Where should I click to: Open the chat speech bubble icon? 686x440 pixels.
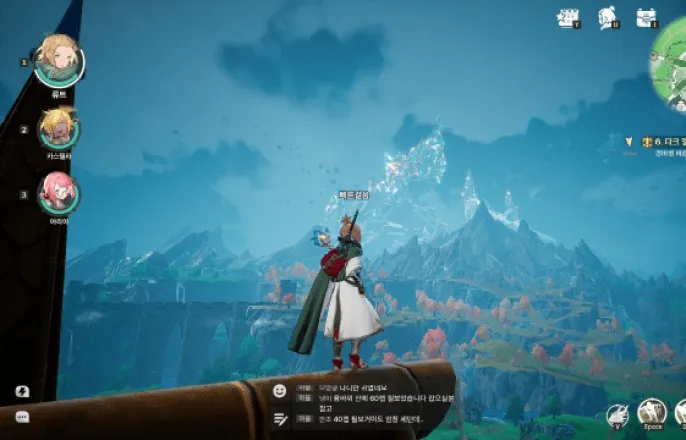point(22,417)
